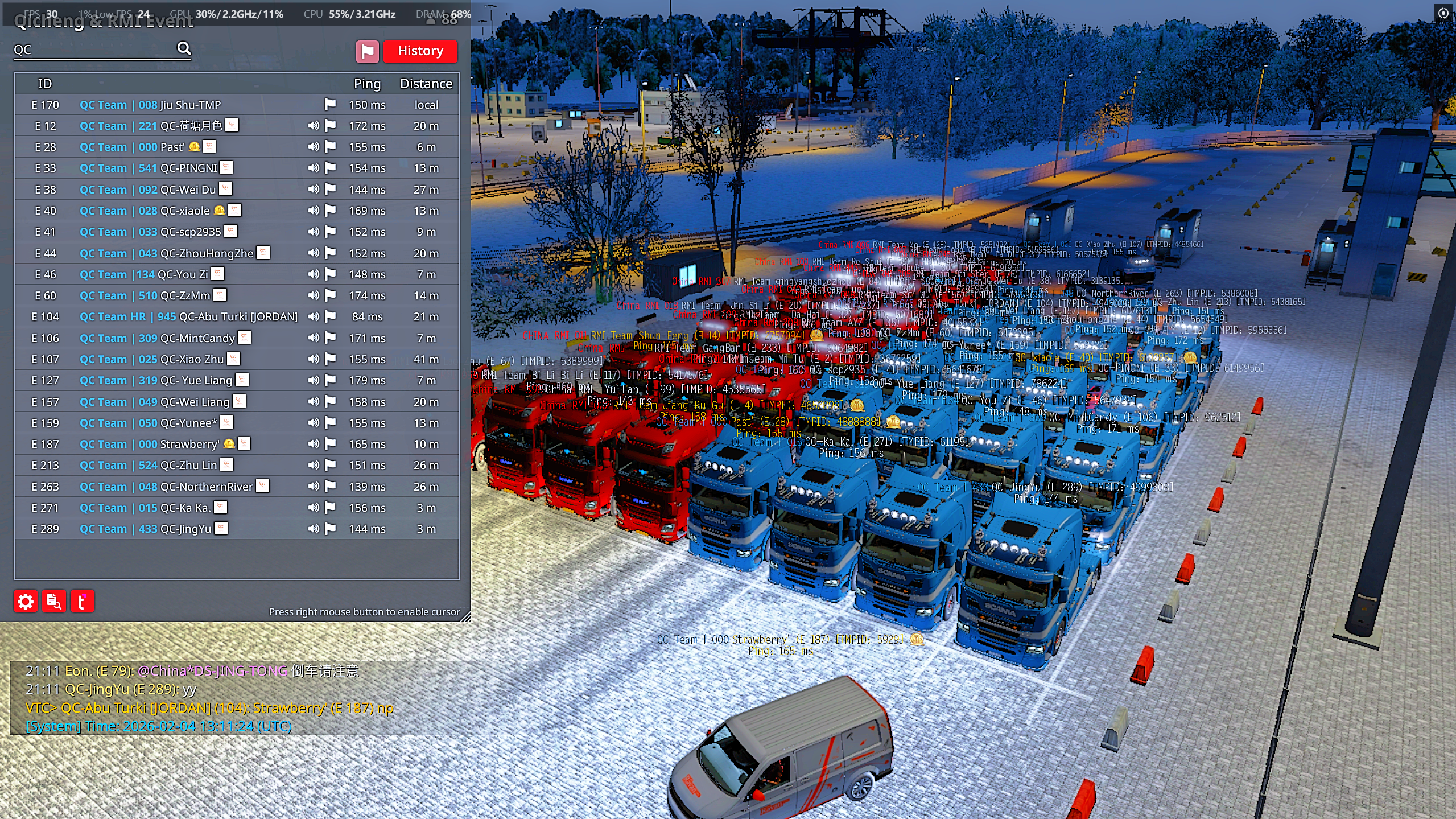The image size is (1456, 819).
Task: Click the magnifier search icon
Action: pos(184,49)
